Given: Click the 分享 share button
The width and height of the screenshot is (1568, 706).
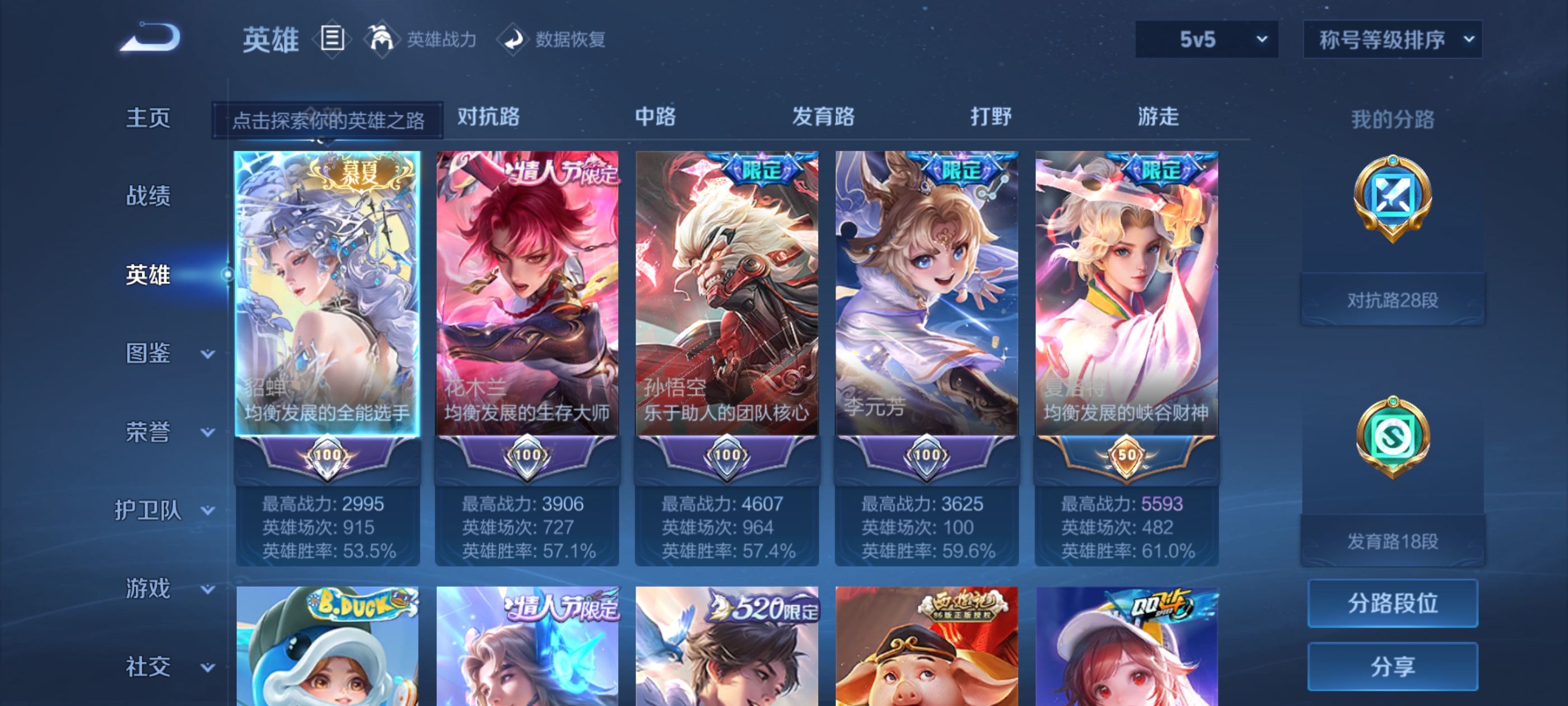Looking at the screenshot, I should pos(1393,666).
